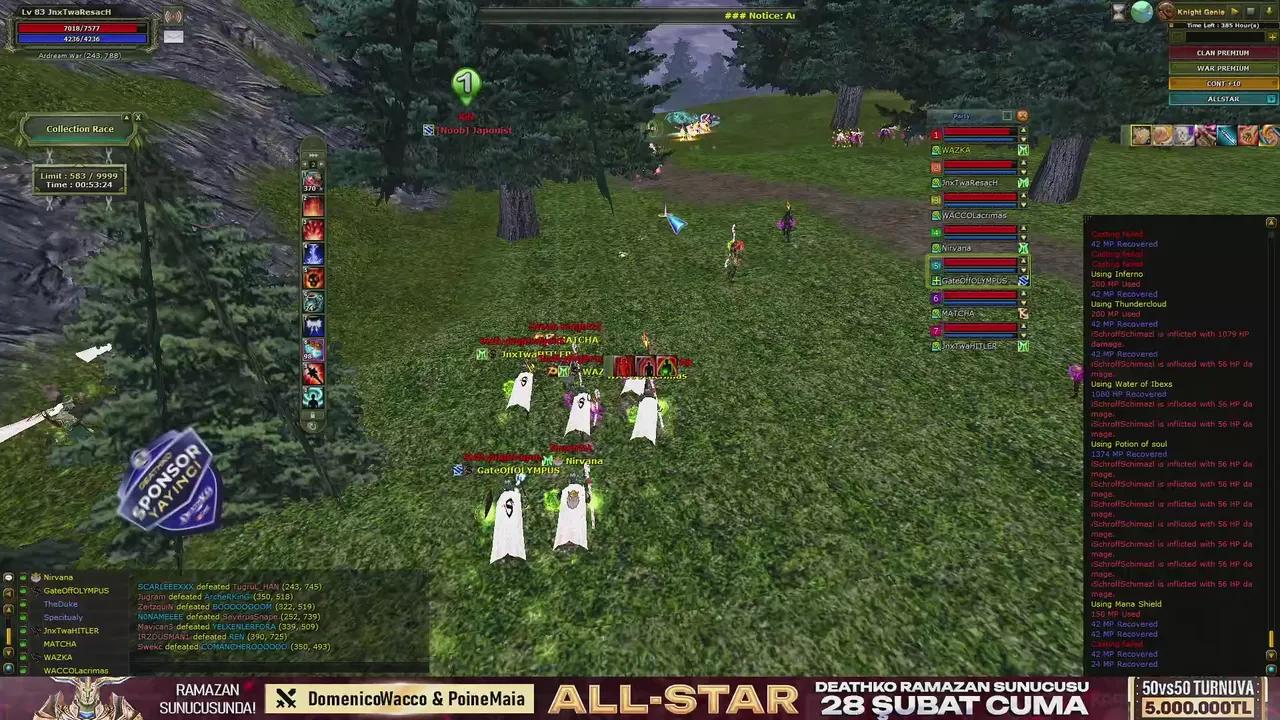
Task: Click the yellow play arrow next to Knight Genie
Action: 1234,11
